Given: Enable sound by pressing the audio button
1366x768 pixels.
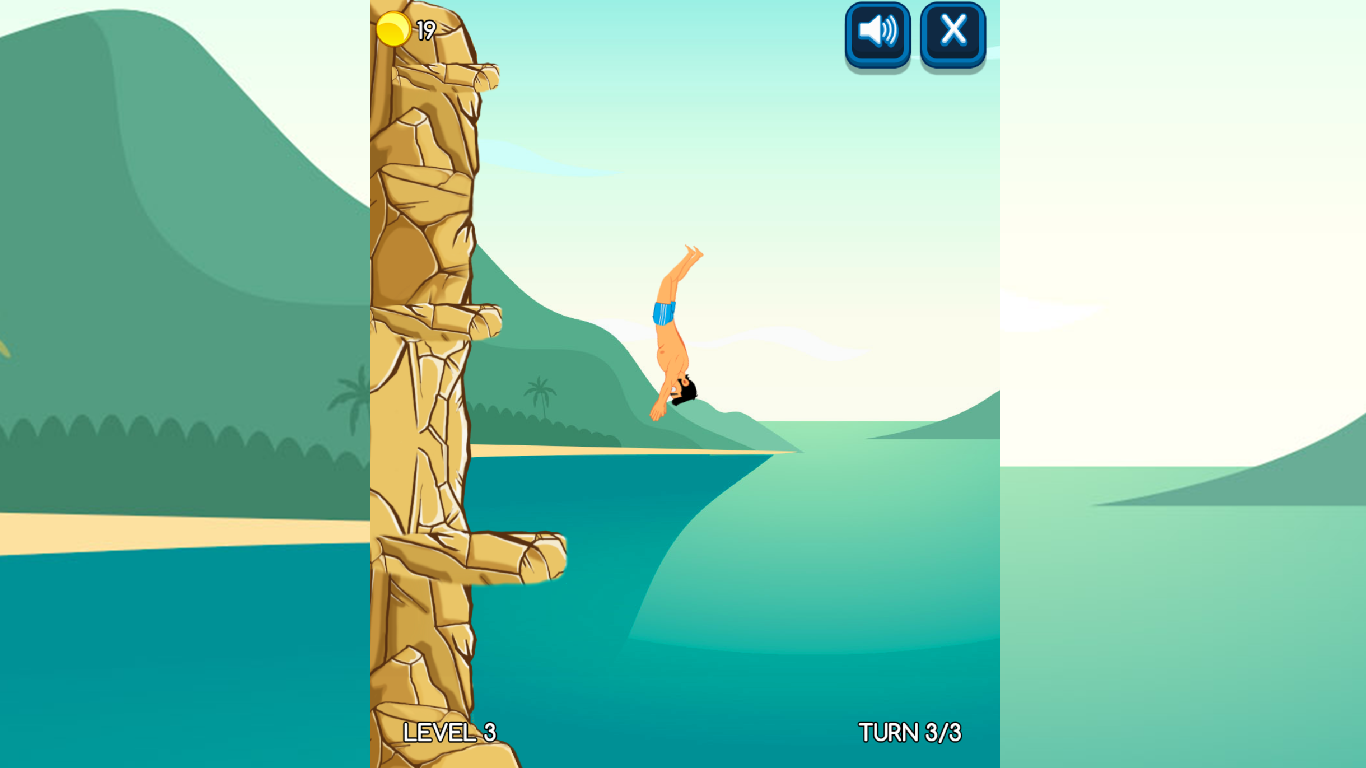Looking at the screenshot, I should point(877,33).
